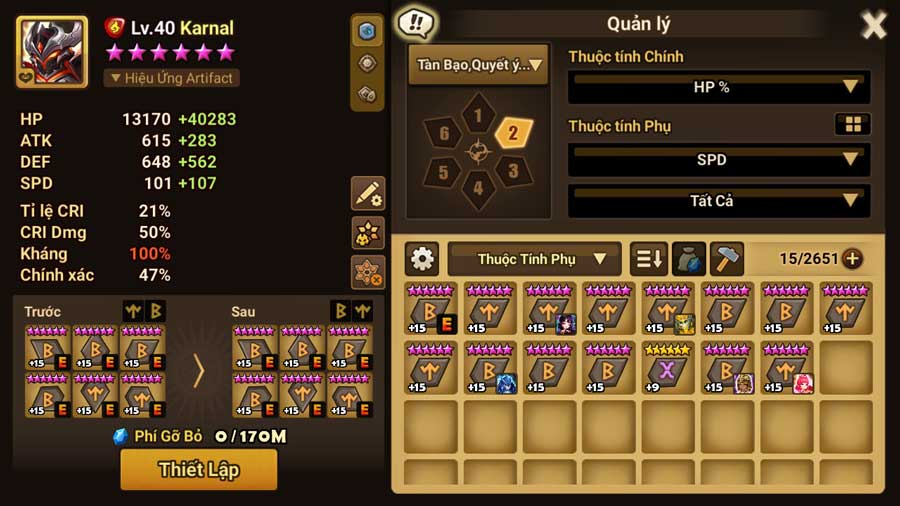Expand rune inventory with the plus button
Screen dimensions: 900x506
click(852, 259)
